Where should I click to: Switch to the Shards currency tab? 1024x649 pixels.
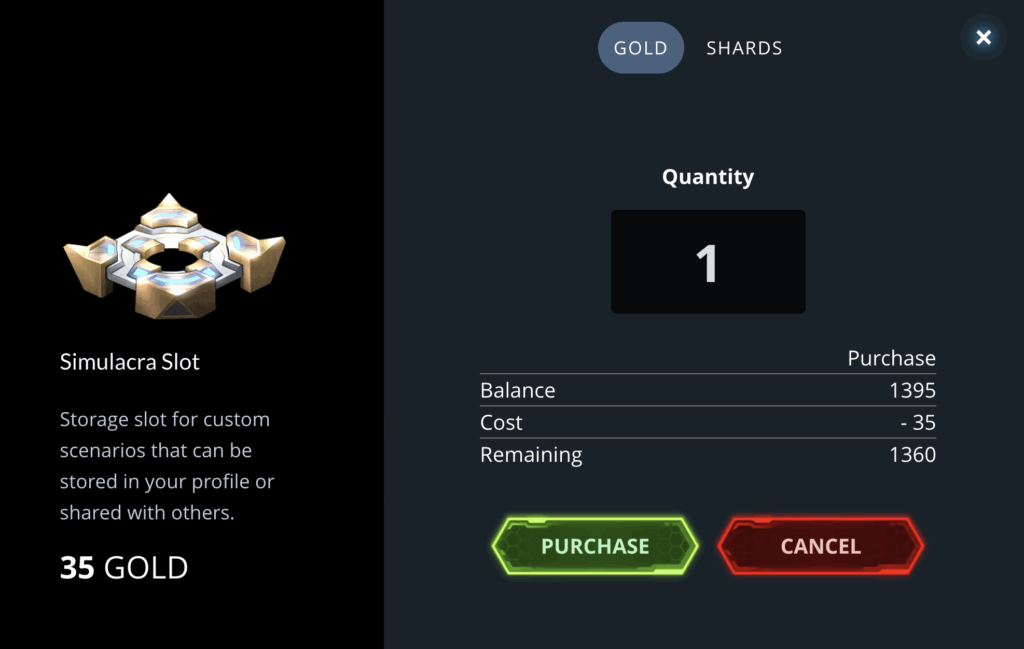[x=744, y=48]
